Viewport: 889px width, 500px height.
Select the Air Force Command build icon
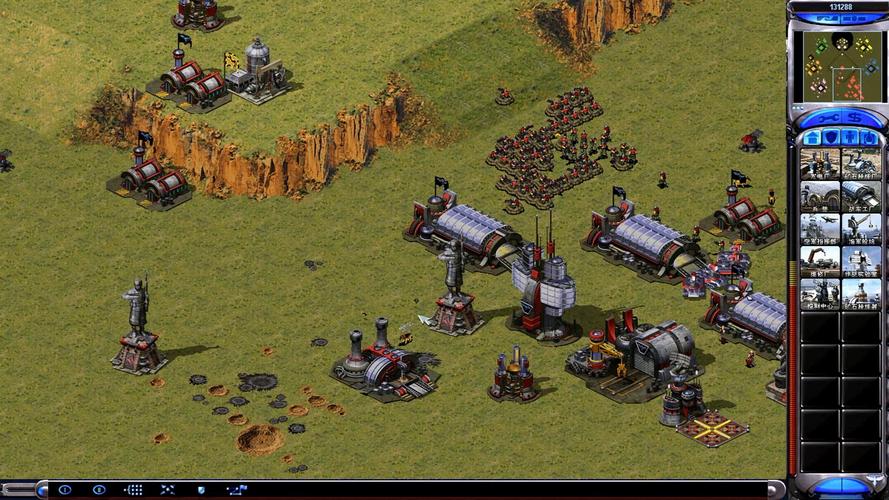[x=819, y=228]
